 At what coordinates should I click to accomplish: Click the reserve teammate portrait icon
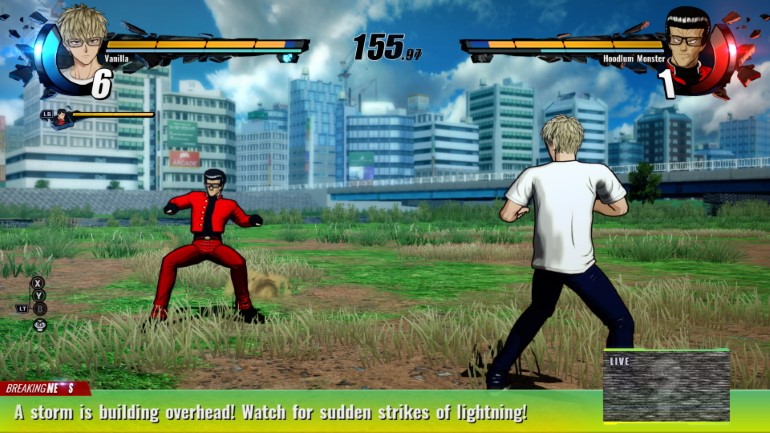[x=62, y=118]
